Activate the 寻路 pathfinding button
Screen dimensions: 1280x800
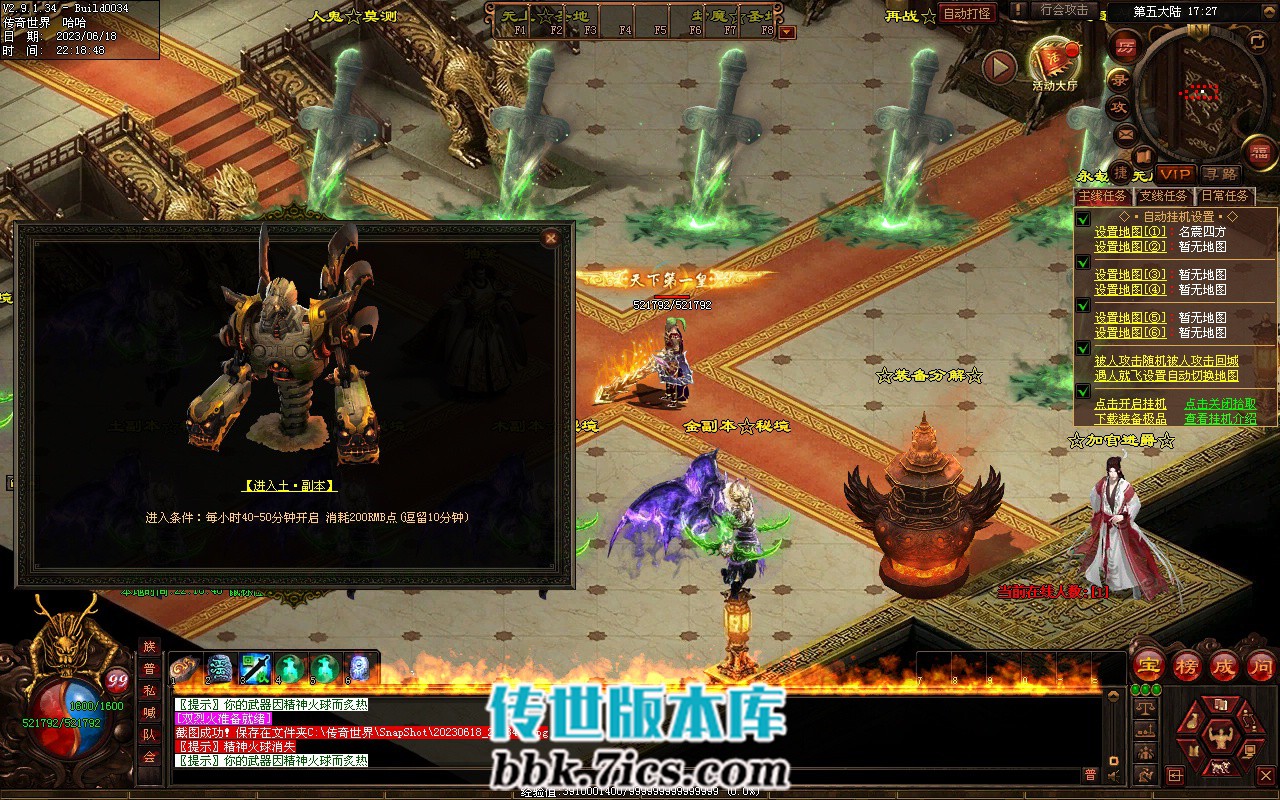coord(1218,174)
